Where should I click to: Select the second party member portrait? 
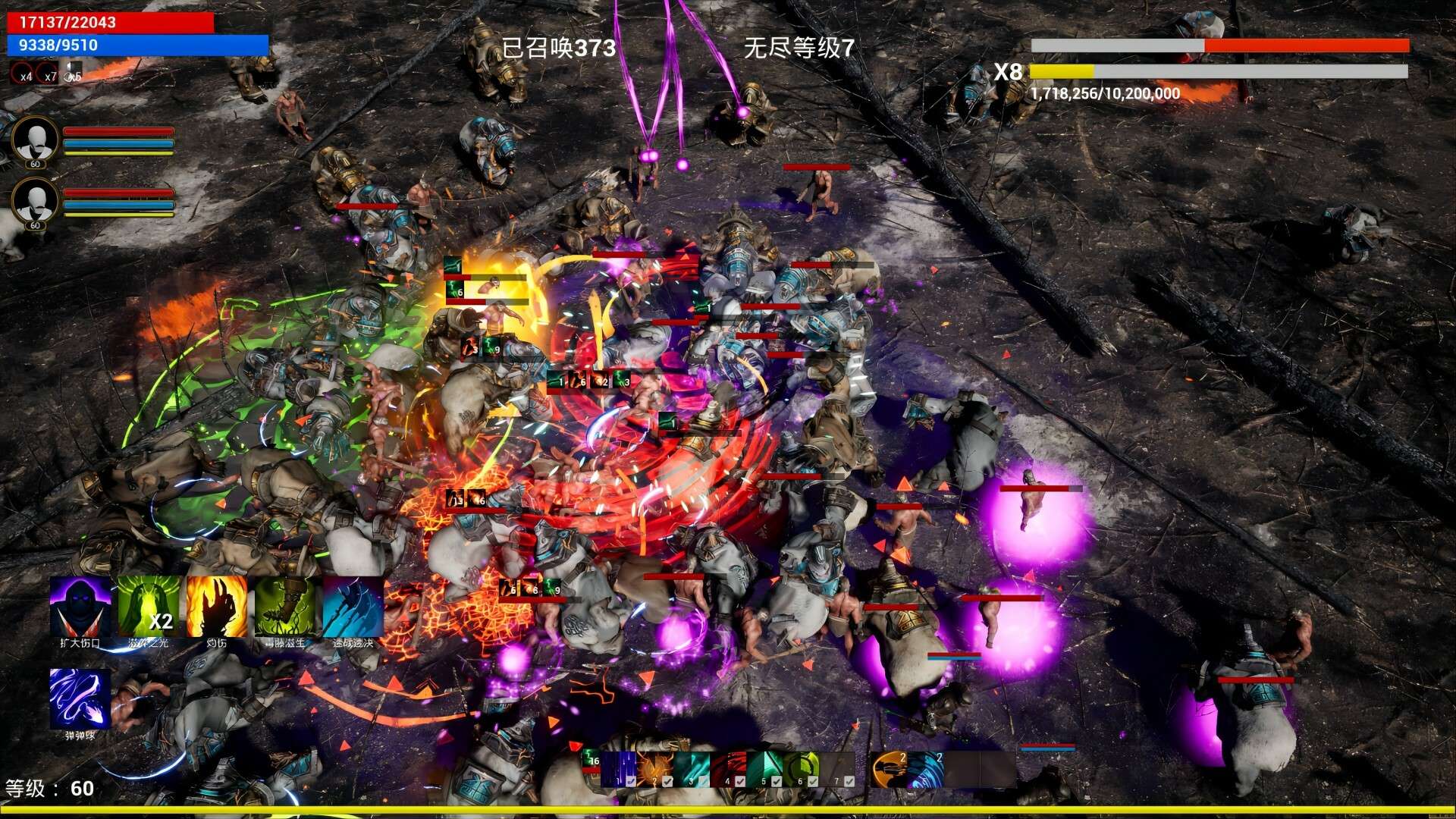[x=35, y=202]
